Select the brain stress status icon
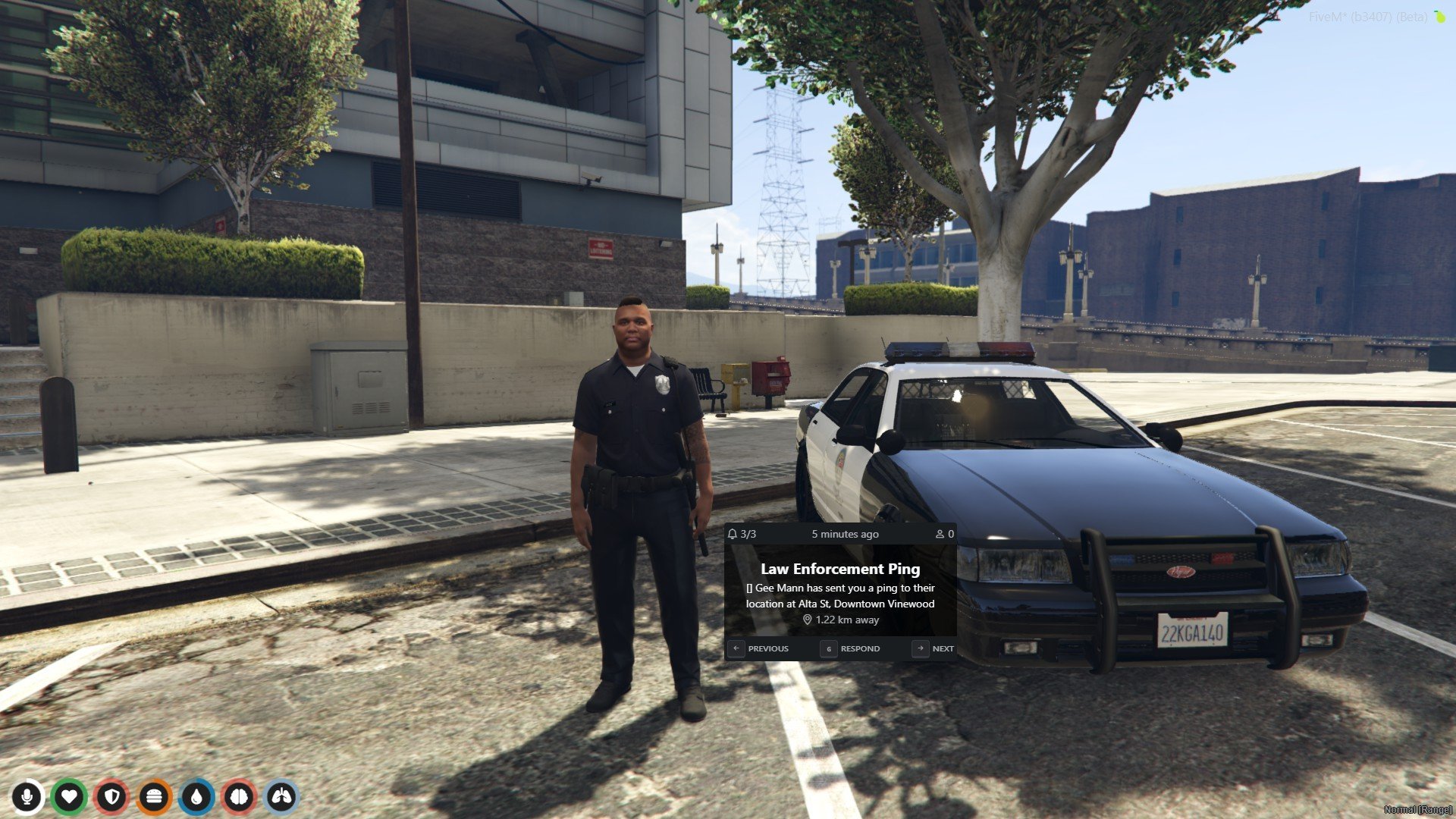This screenshot has height=819, width=1456. tap(240, 797)
